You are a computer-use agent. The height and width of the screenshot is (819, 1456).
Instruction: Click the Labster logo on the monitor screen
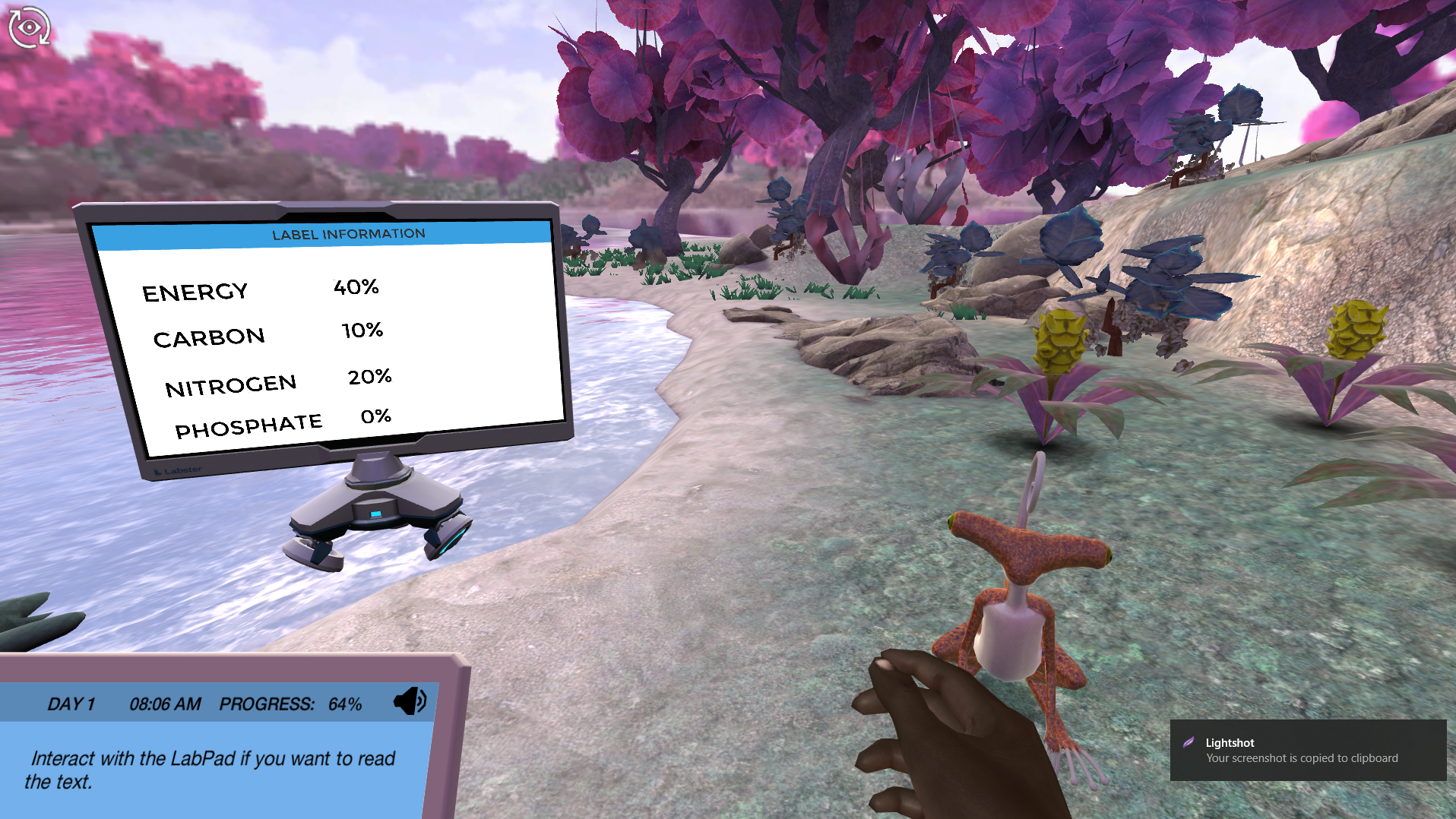(x=176, y=471)
